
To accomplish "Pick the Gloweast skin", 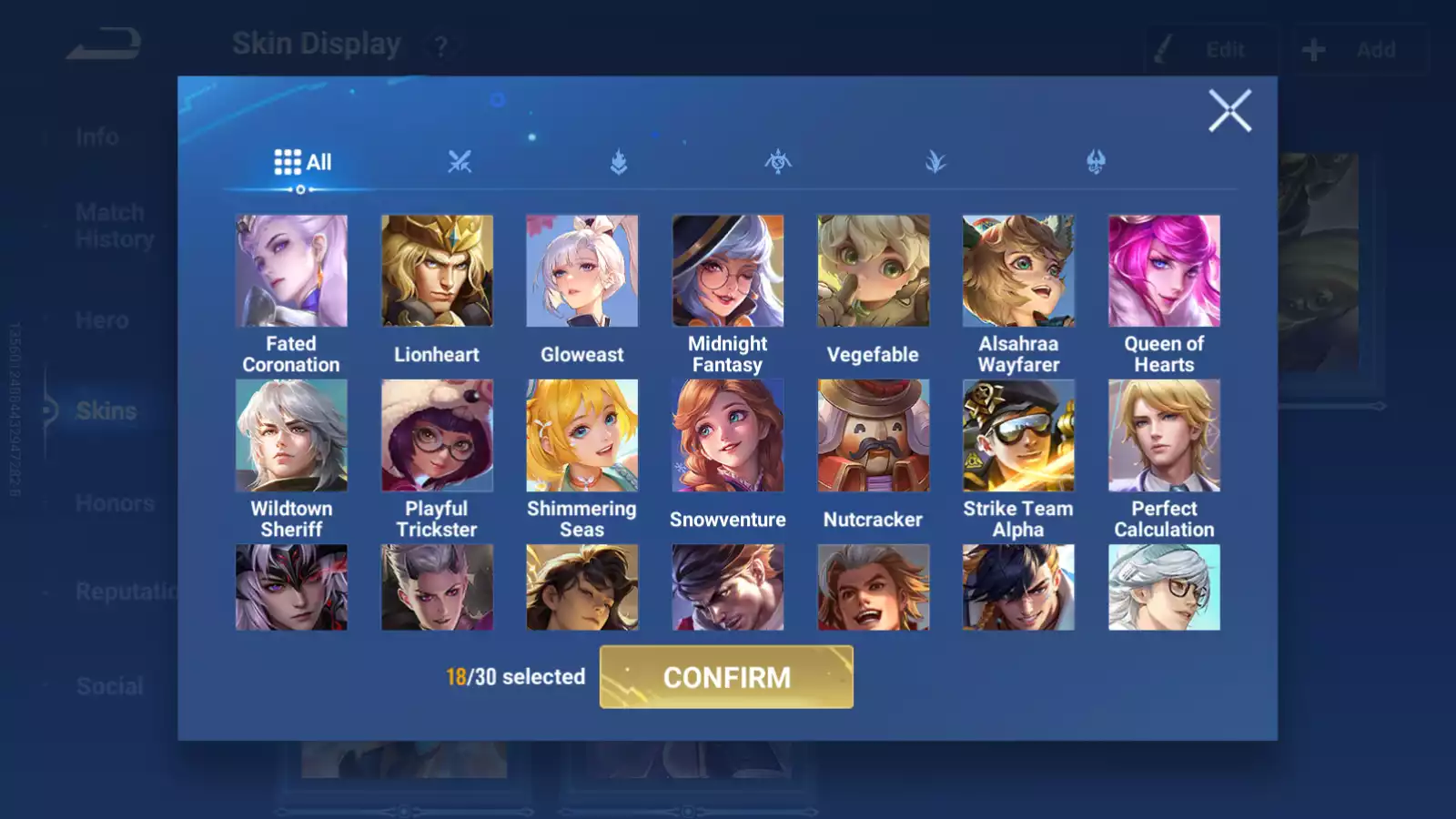I will coord(582,271).
